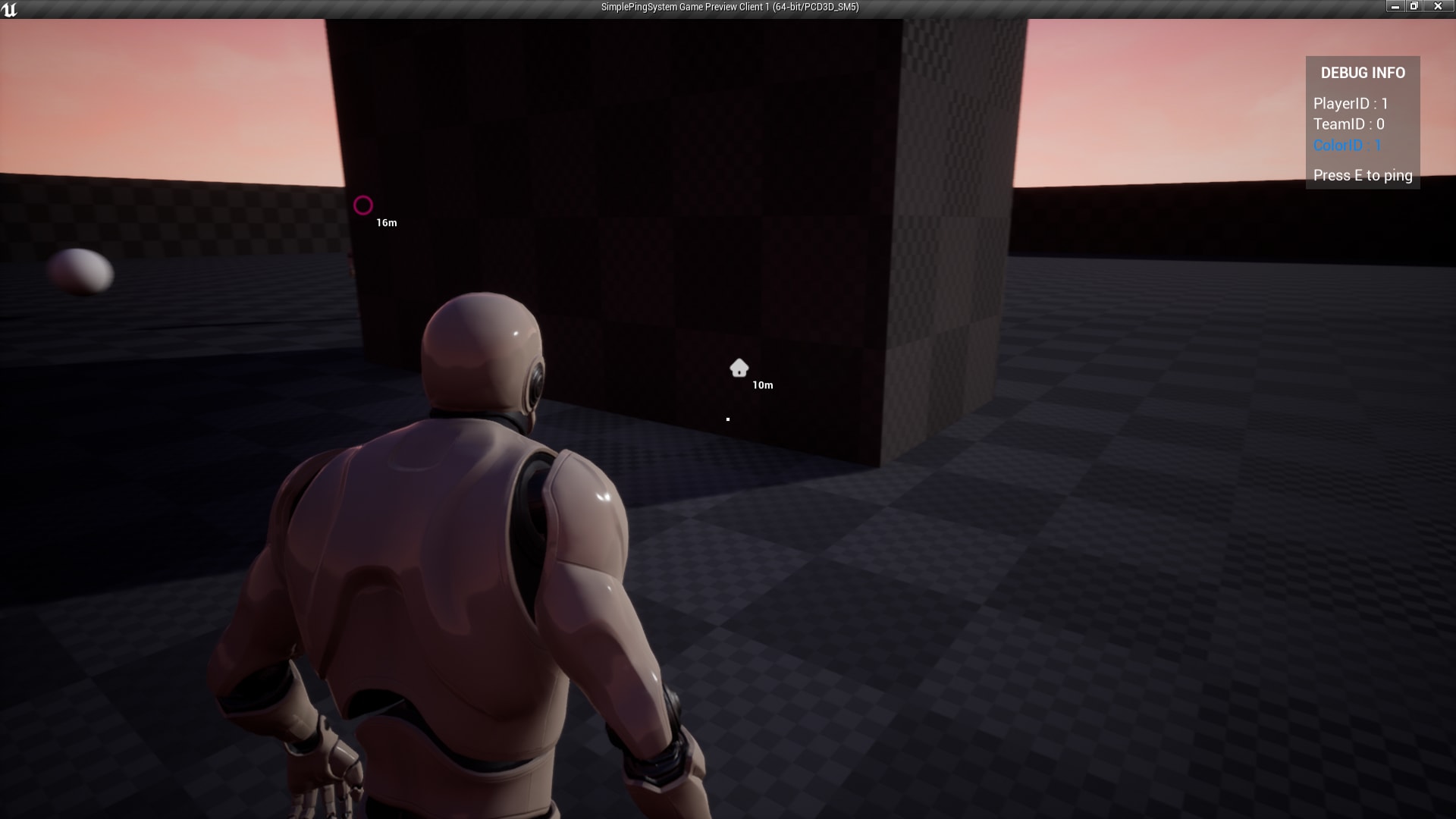The image size is (1456, 819).
Task: Click the pink circle ping marker
Action: [363, 205]
